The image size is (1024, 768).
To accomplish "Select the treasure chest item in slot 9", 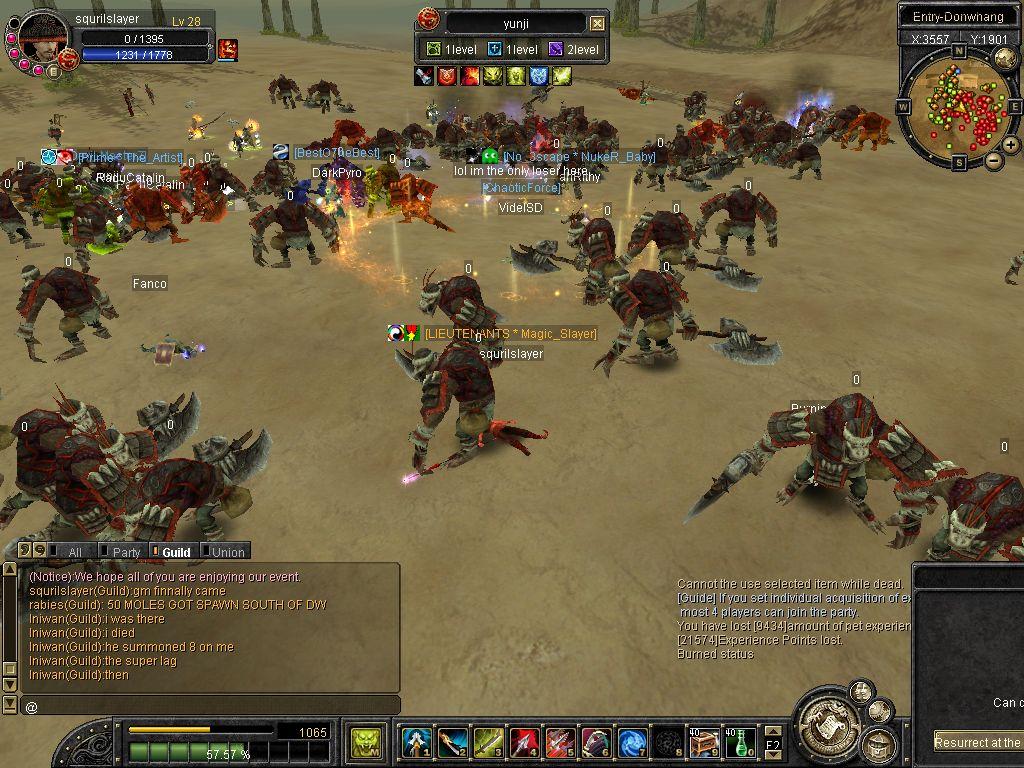I will pyautogui.click(x=704, y=742).
